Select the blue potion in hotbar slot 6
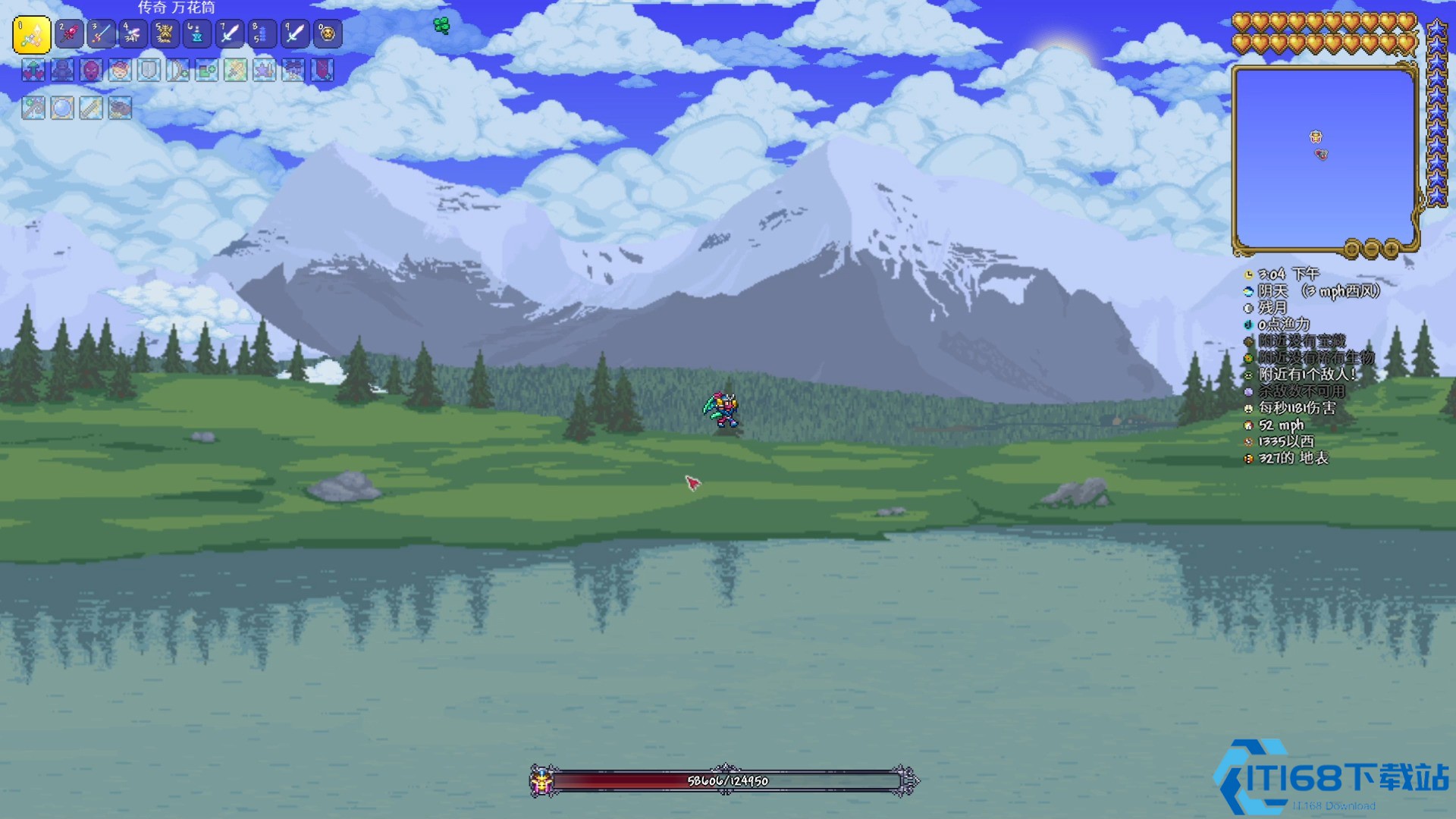The width and height of the screenshot is (1456, 819). click(x=197, y=34)
